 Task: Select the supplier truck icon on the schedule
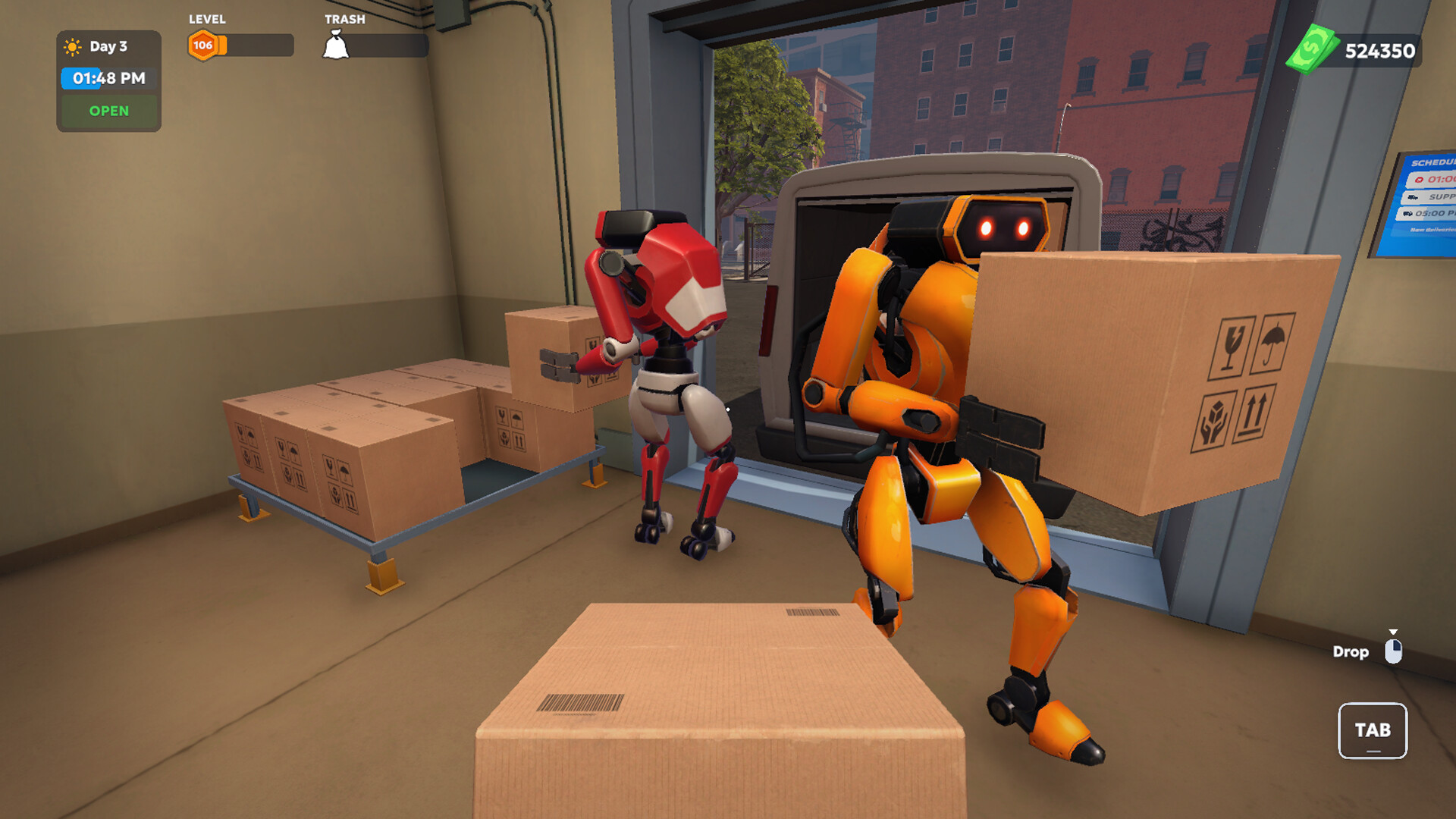(1413, 197)
